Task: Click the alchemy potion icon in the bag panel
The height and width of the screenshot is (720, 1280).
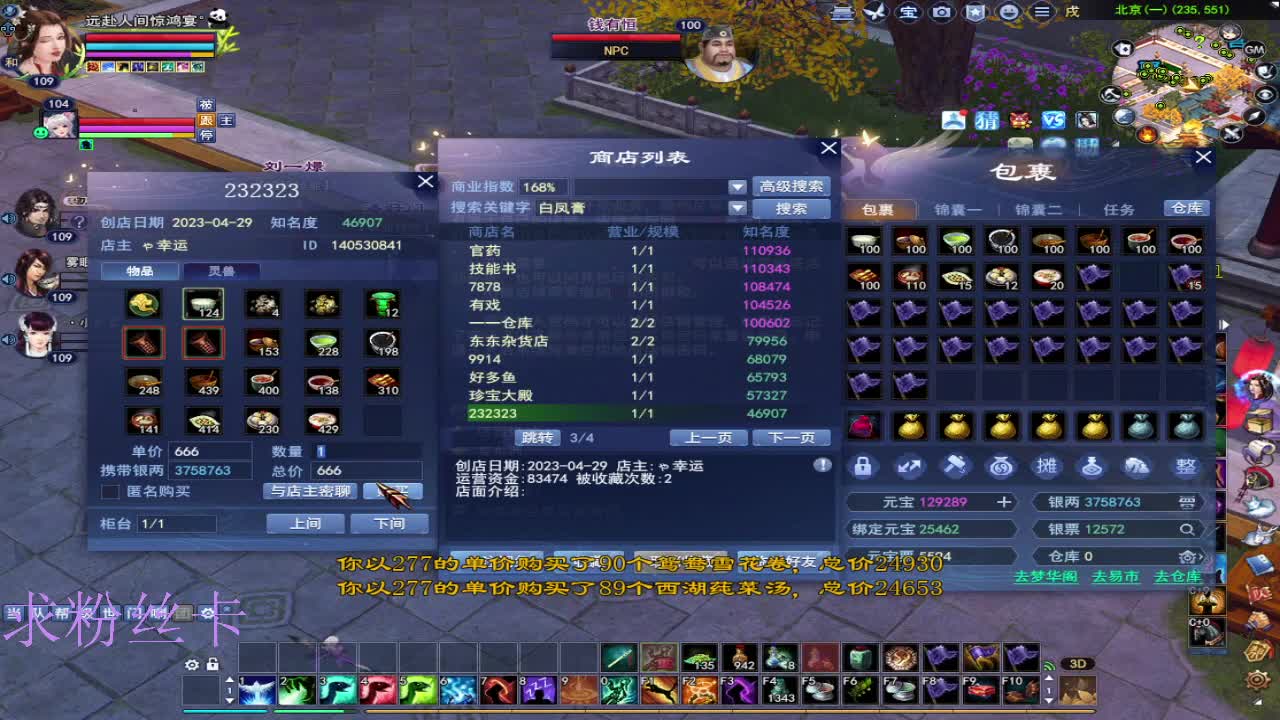Action: point(1093,466)
